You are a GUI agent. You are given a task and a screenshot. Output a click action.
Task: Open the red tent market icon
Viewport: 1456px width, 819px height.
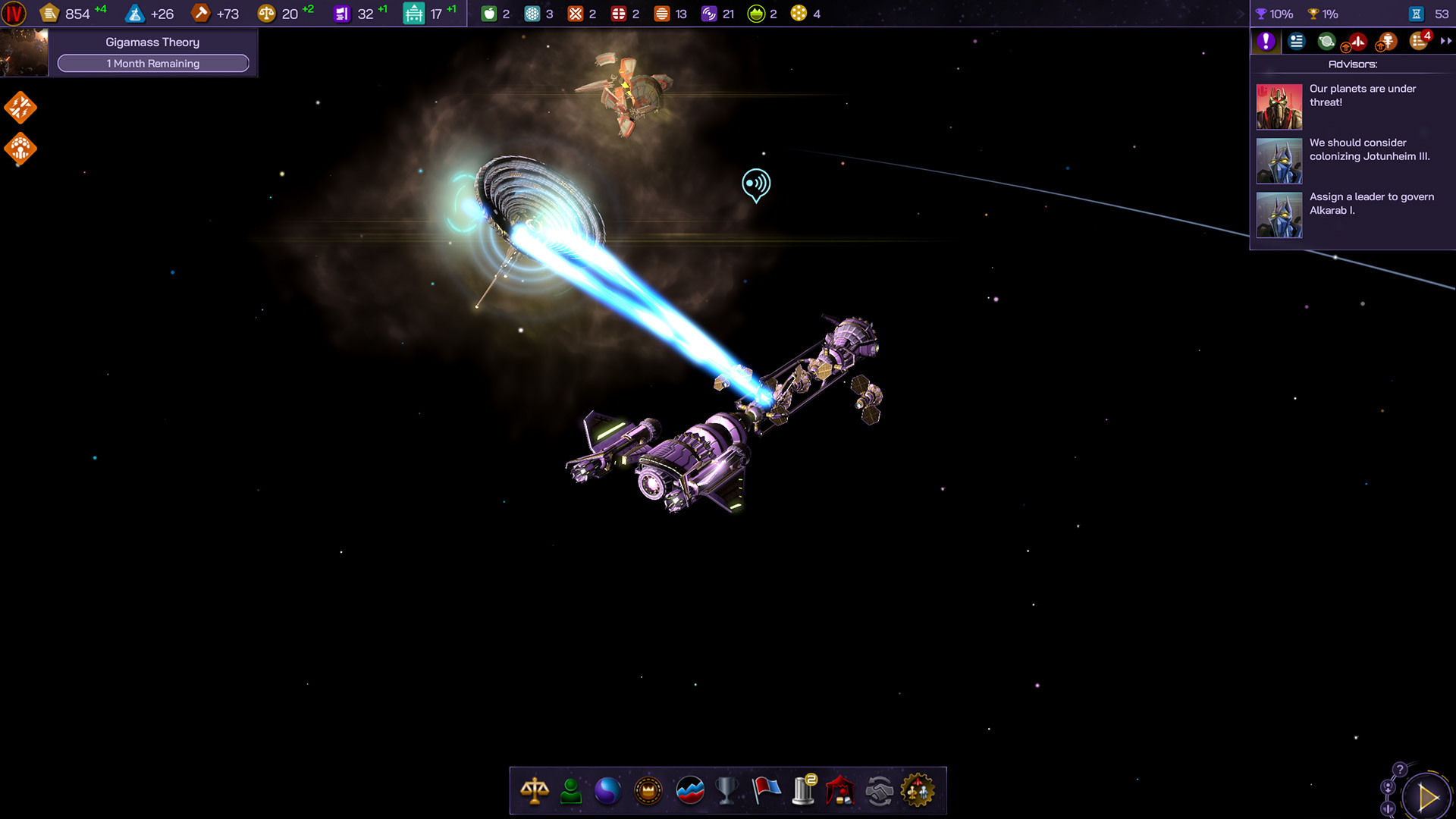click(x=840, y=791)
